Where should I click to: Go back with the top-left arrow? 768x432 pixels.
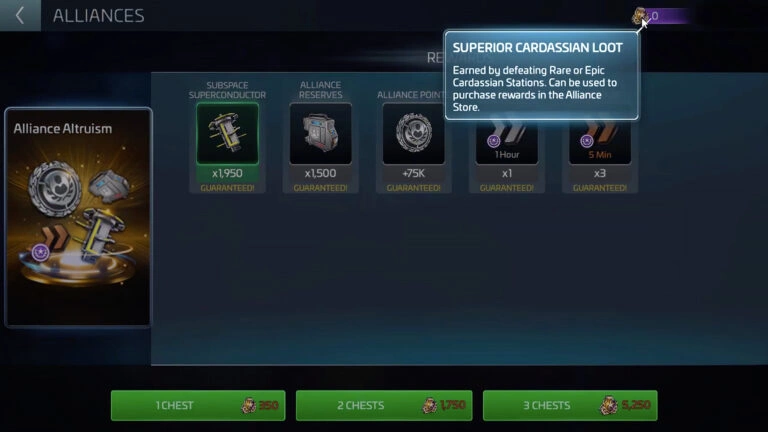pos(20,16)
